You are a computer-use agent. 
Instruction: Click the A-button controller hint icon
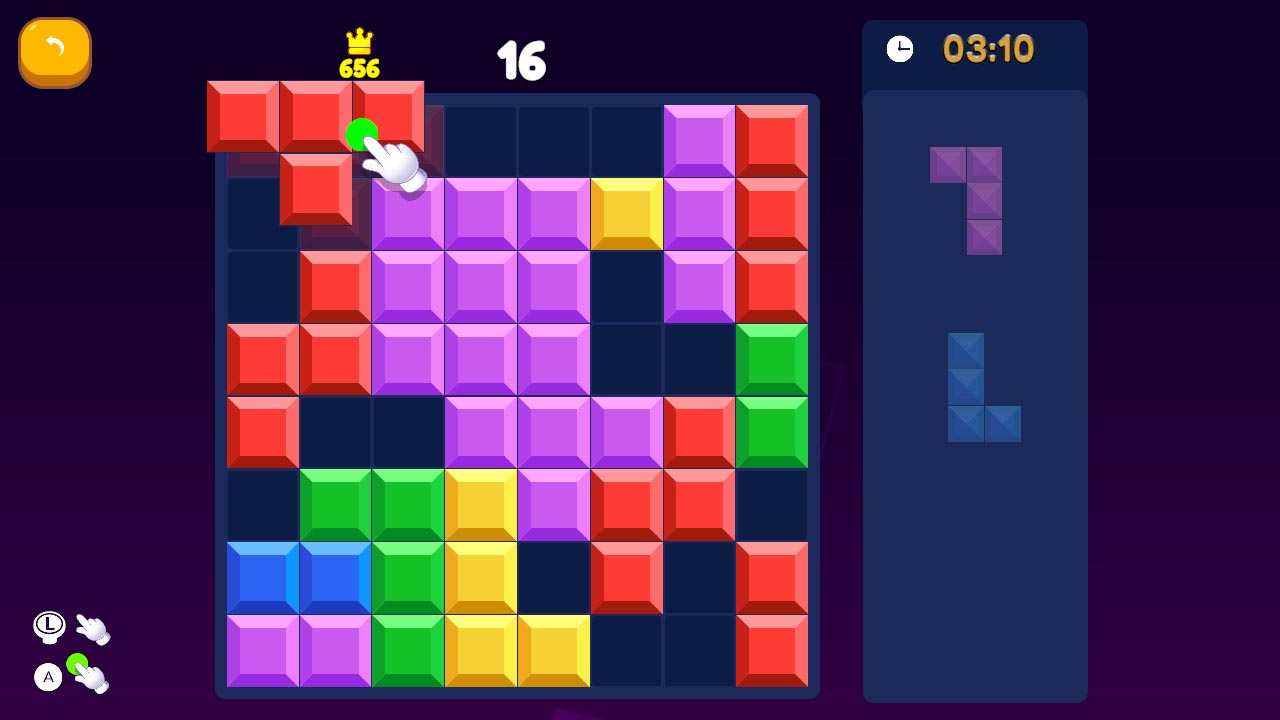pyautogui.click(x=47, y=677)
